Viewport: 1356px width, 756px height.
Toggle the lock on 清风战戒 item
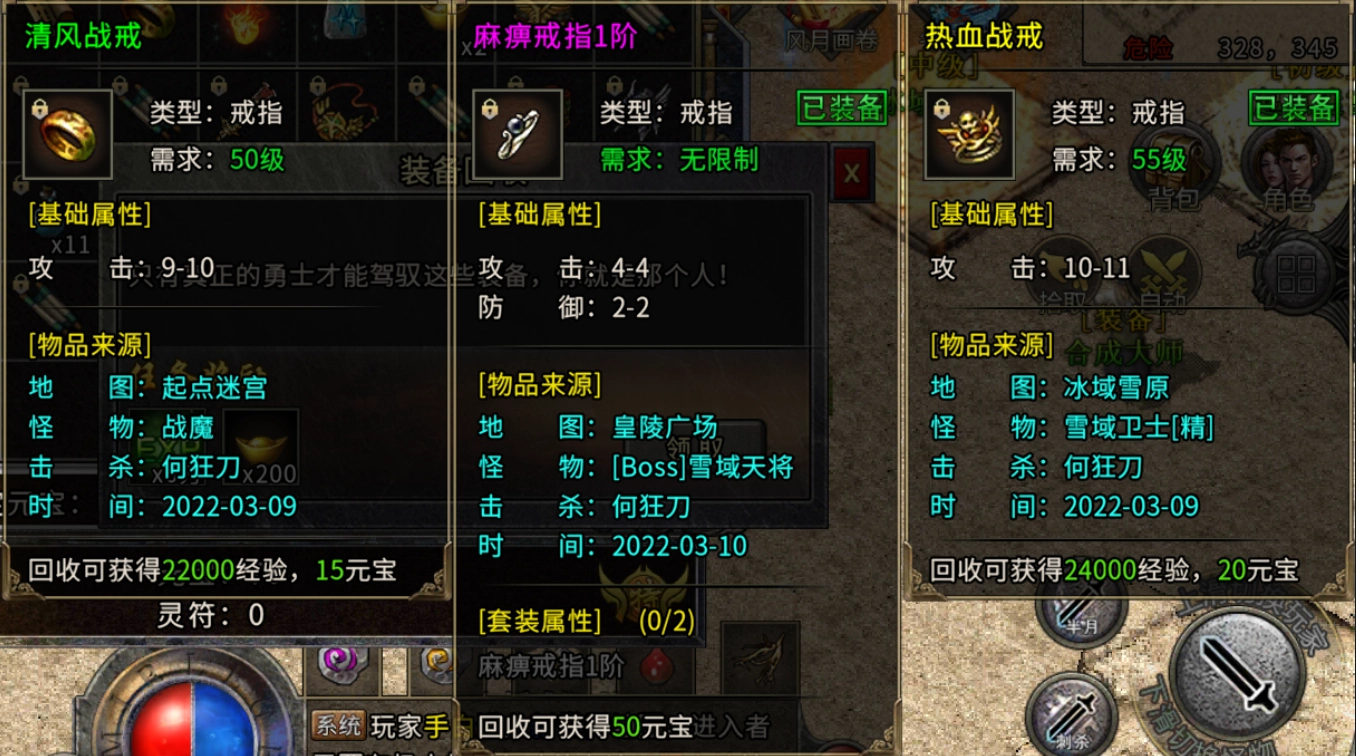tap(39, 107)
